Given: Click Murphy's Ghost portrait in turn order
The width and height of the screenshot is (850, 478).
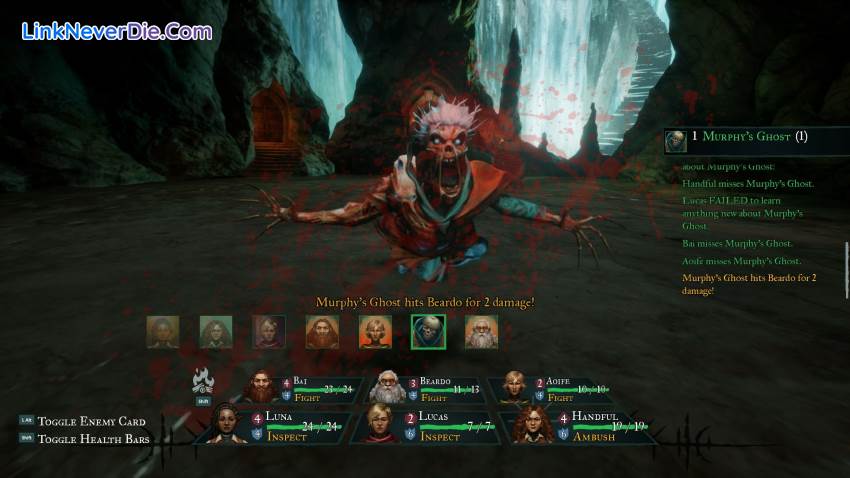Looking at the screenshot, I should click(428, 331).
